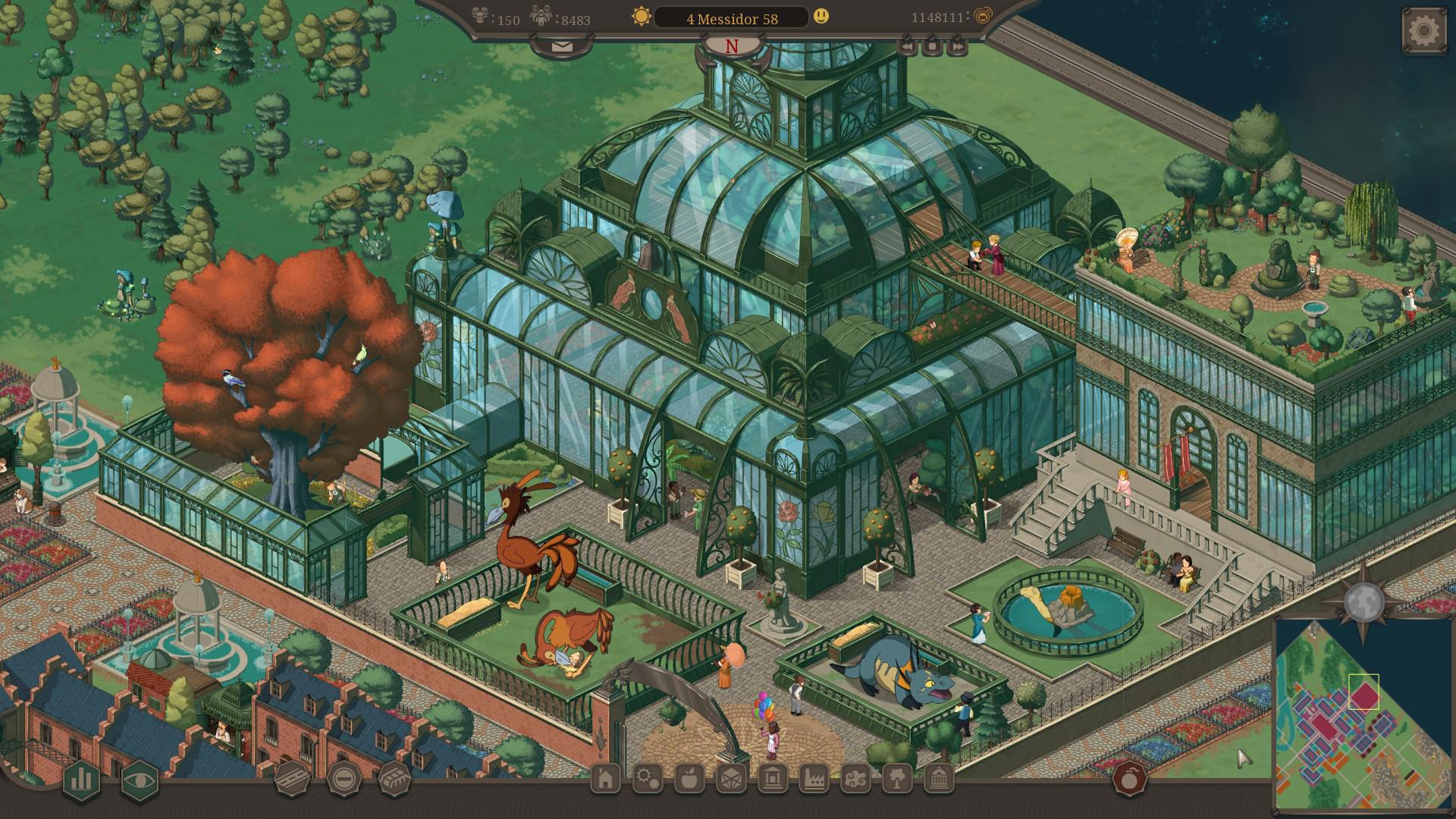Open the swirling cloud build category
The image size is (1456, 819).
855,778
